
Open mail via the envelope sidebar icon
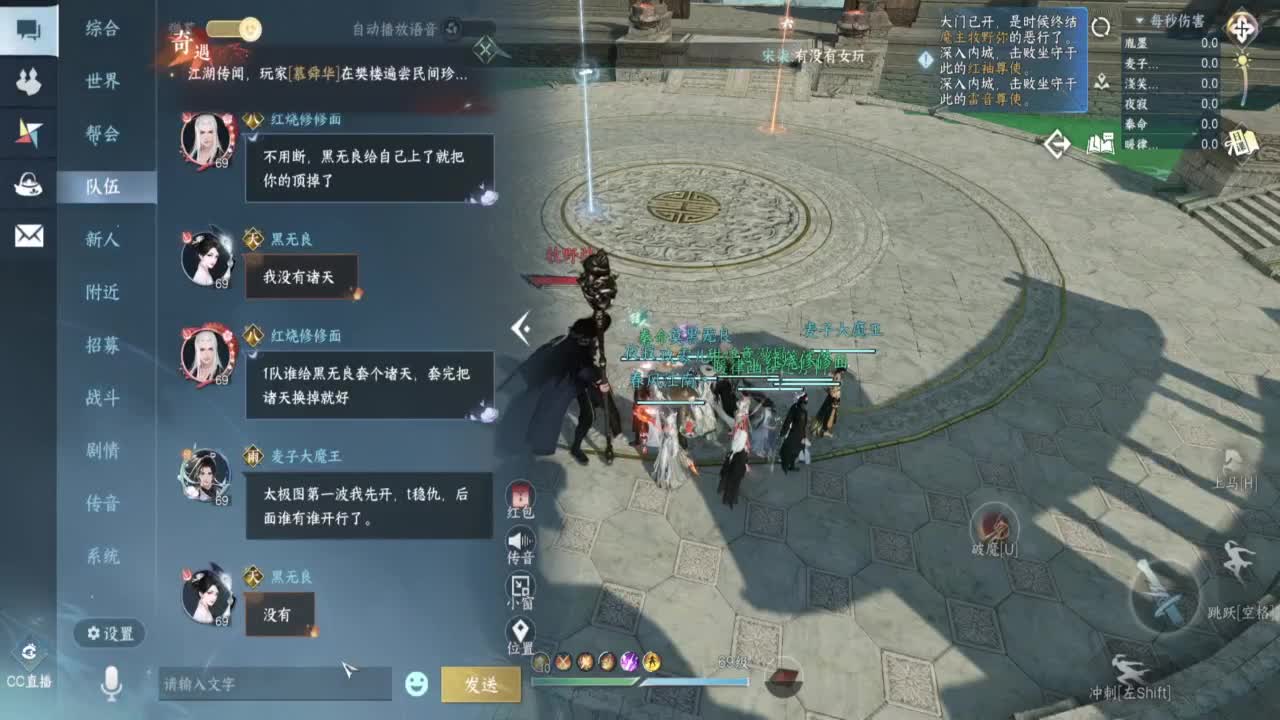(27, 238)
